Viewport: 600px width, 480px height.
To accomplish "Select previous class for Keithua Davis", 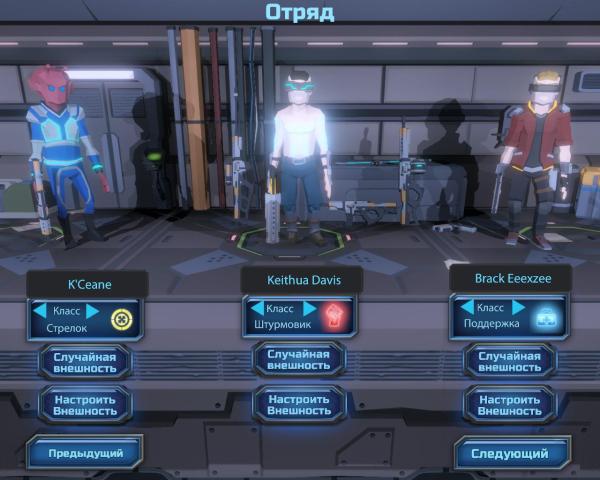I will (257, 309).
